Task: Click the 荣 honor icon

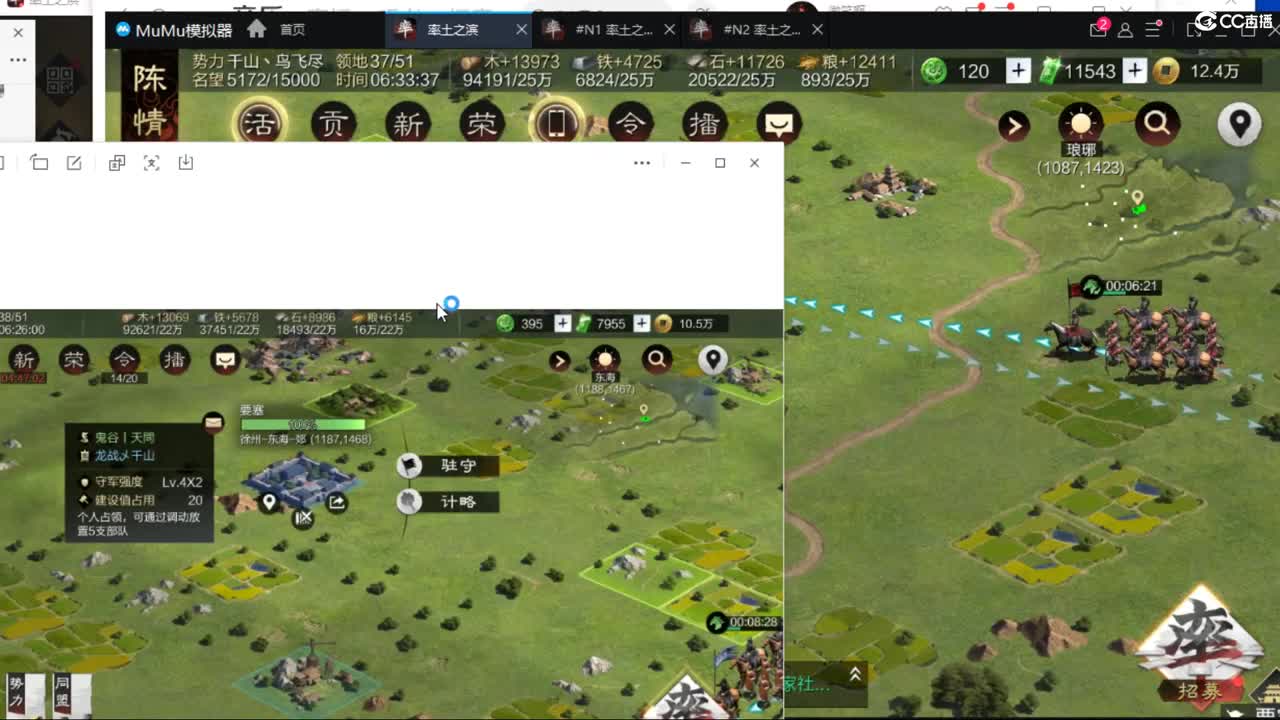Action: [x=482, y=125]
